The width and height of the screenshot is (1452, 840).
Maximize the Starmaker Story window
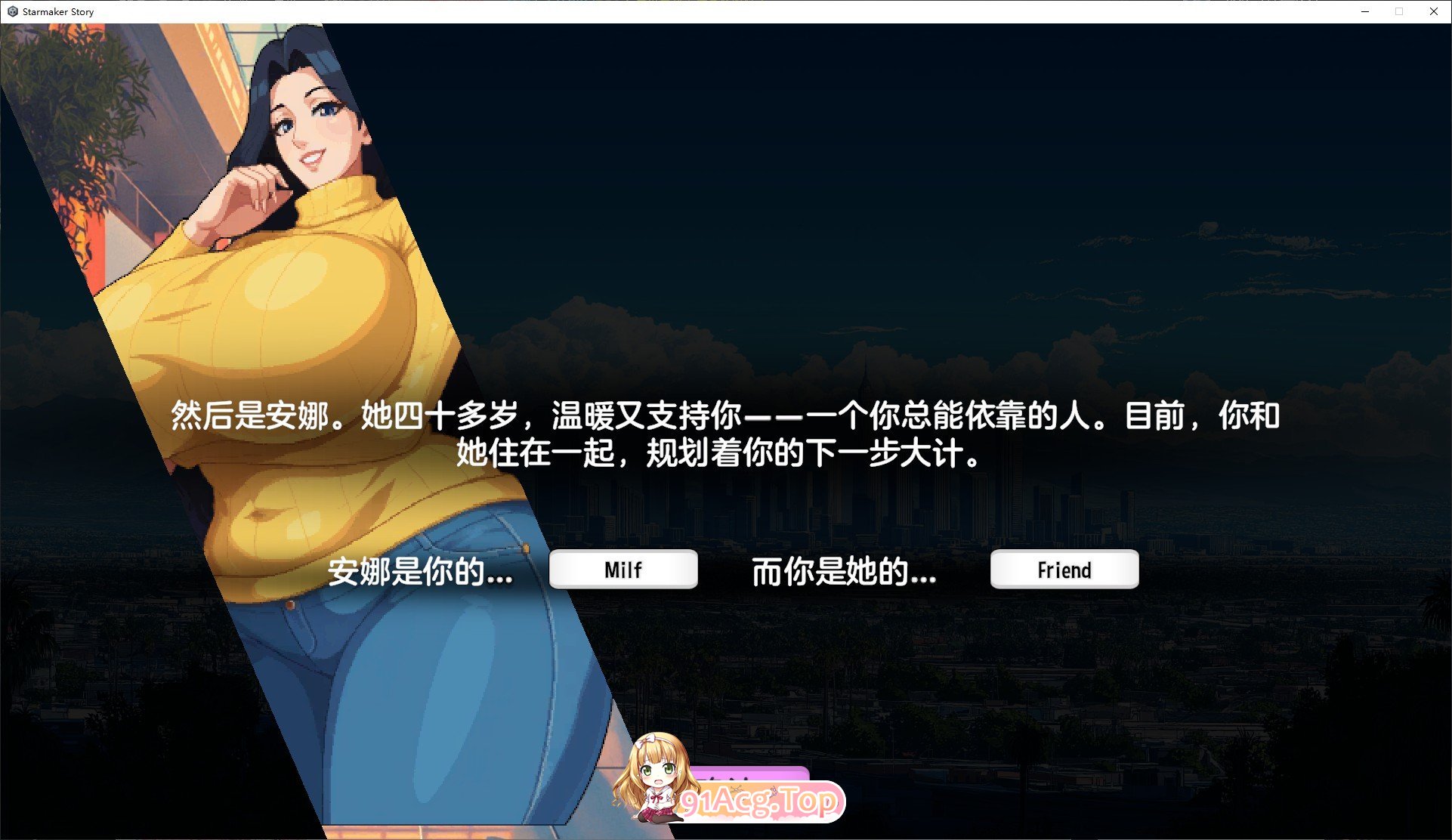[x=1399, y=11]
